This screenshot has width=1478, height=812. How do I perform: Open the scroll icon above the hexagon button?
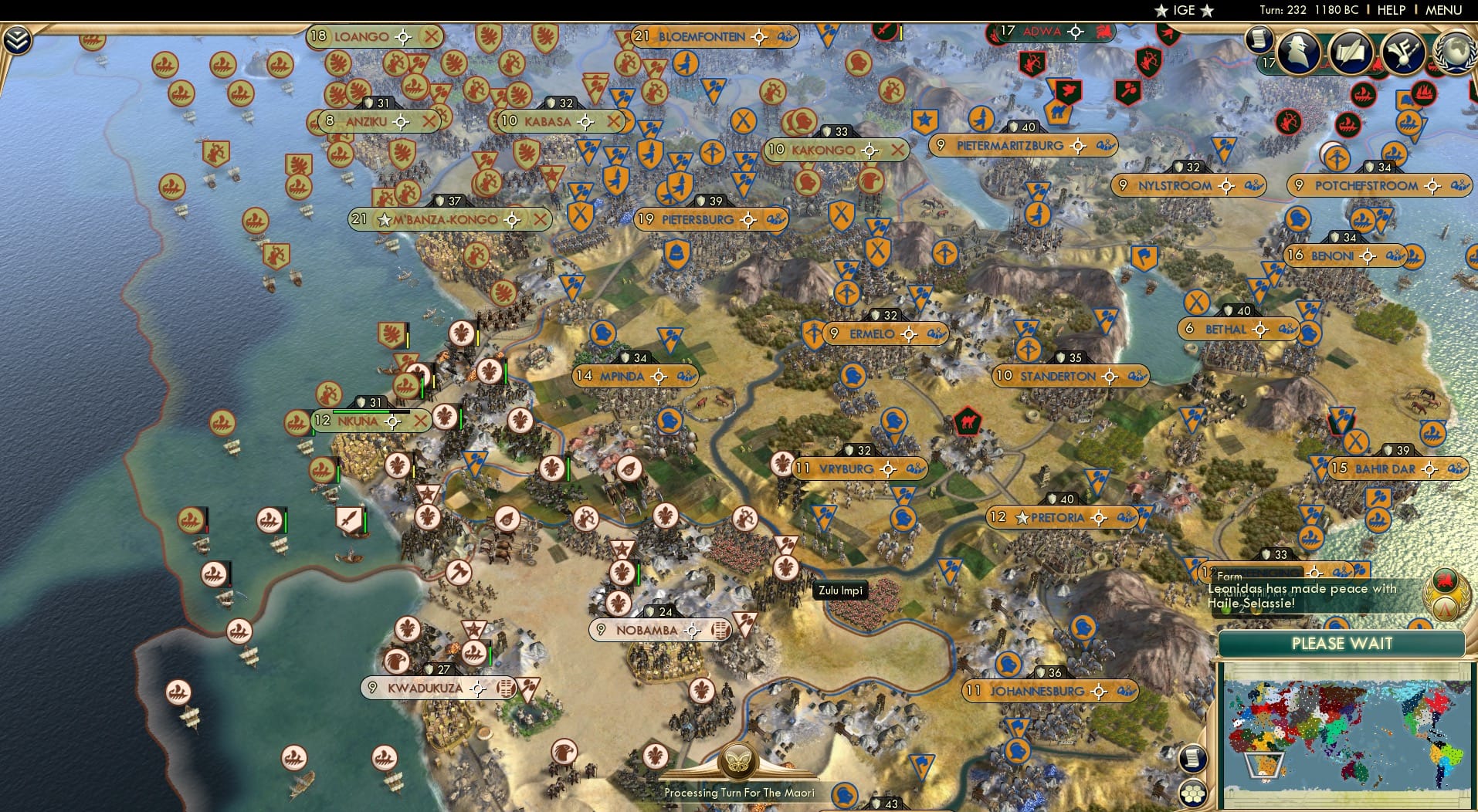tap(1192, 759)
